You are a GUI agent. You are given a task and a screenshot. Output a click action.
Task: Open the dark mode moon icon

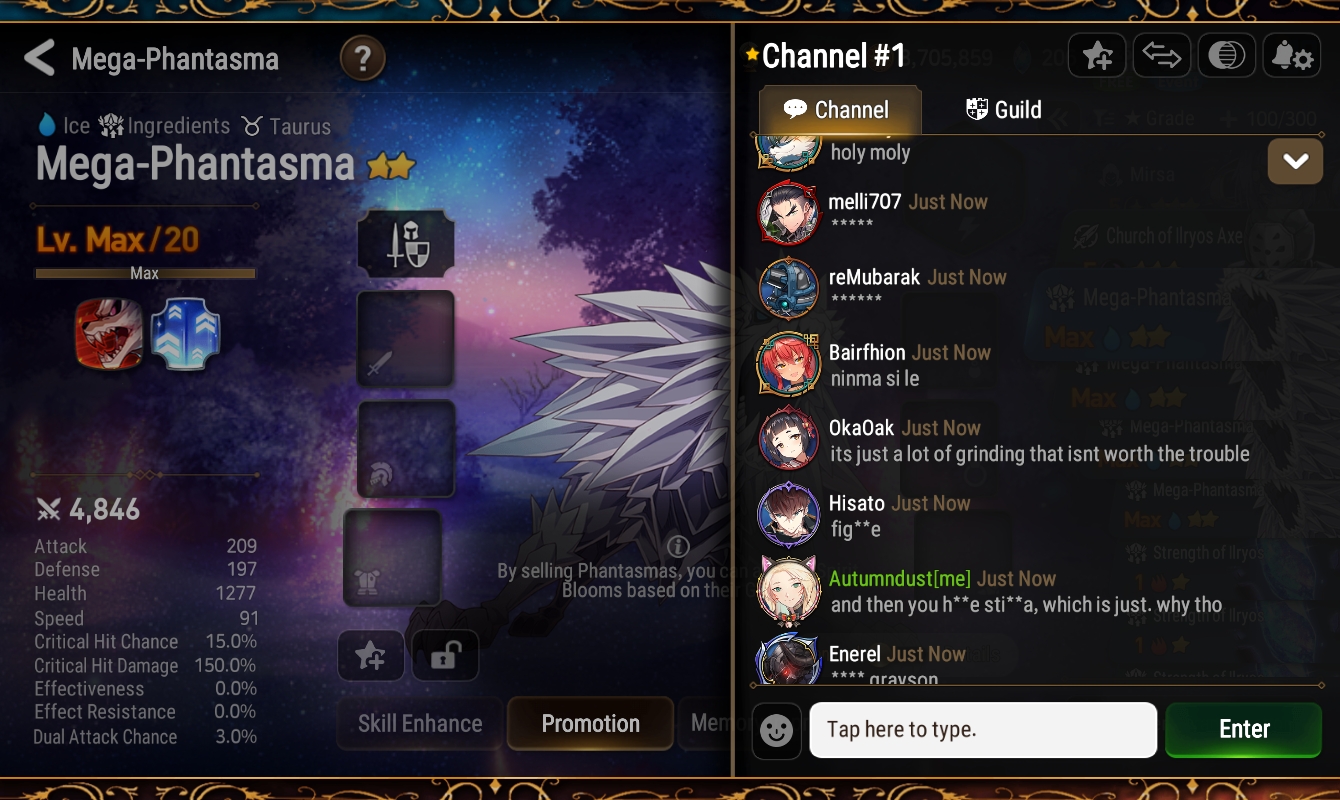pyautogui.click(x=1227, y=55)
